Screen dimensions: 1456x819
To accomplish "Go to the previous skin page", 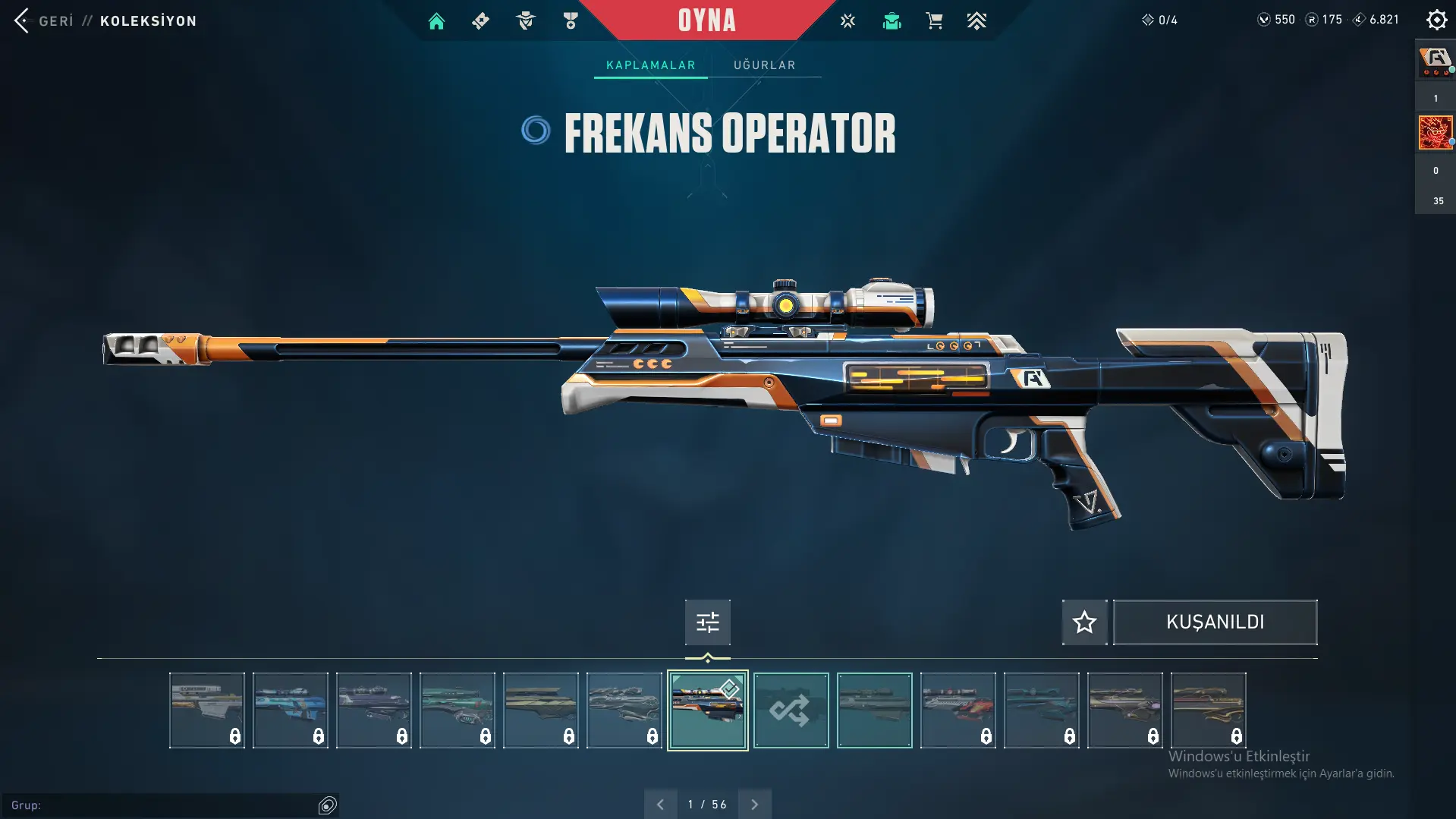I will [660, 804].
